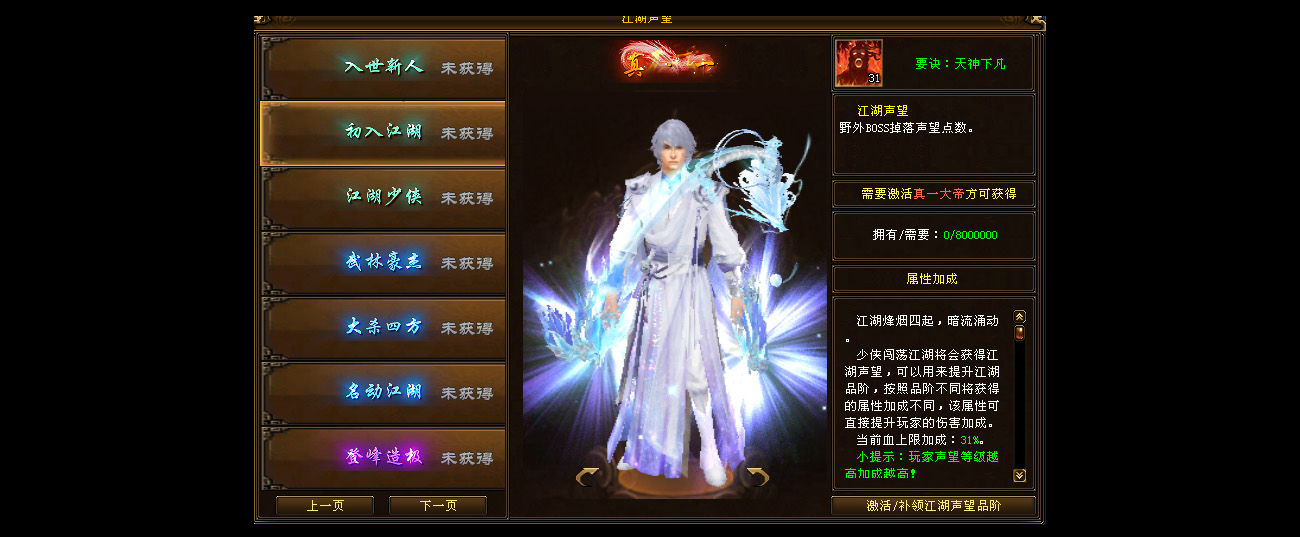Select the 名动江湖 rank row

pos(383,393)
